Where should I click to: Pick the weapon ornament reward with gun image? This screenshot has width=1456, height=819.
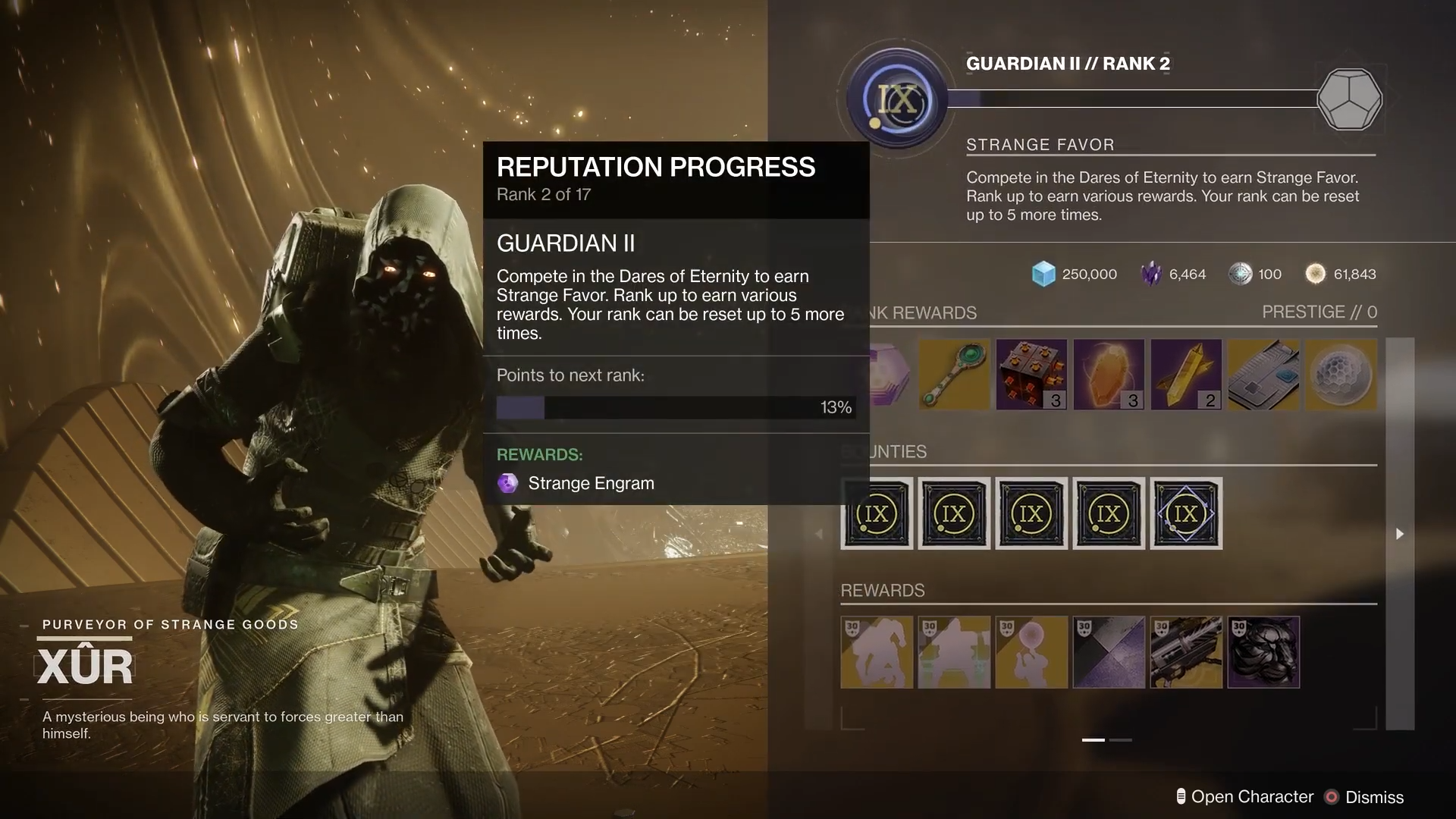coord(1186,652)
